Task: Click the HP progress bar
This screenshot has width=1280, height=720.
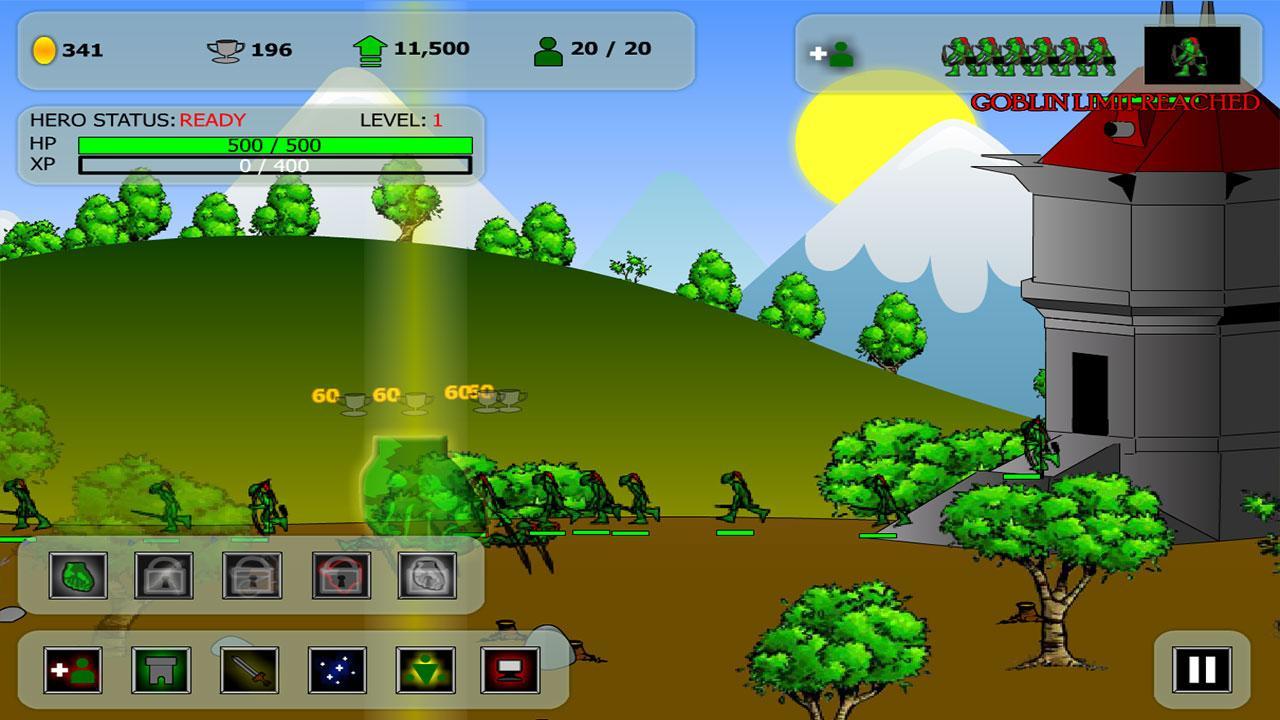Action: click(x=275, y=146)
